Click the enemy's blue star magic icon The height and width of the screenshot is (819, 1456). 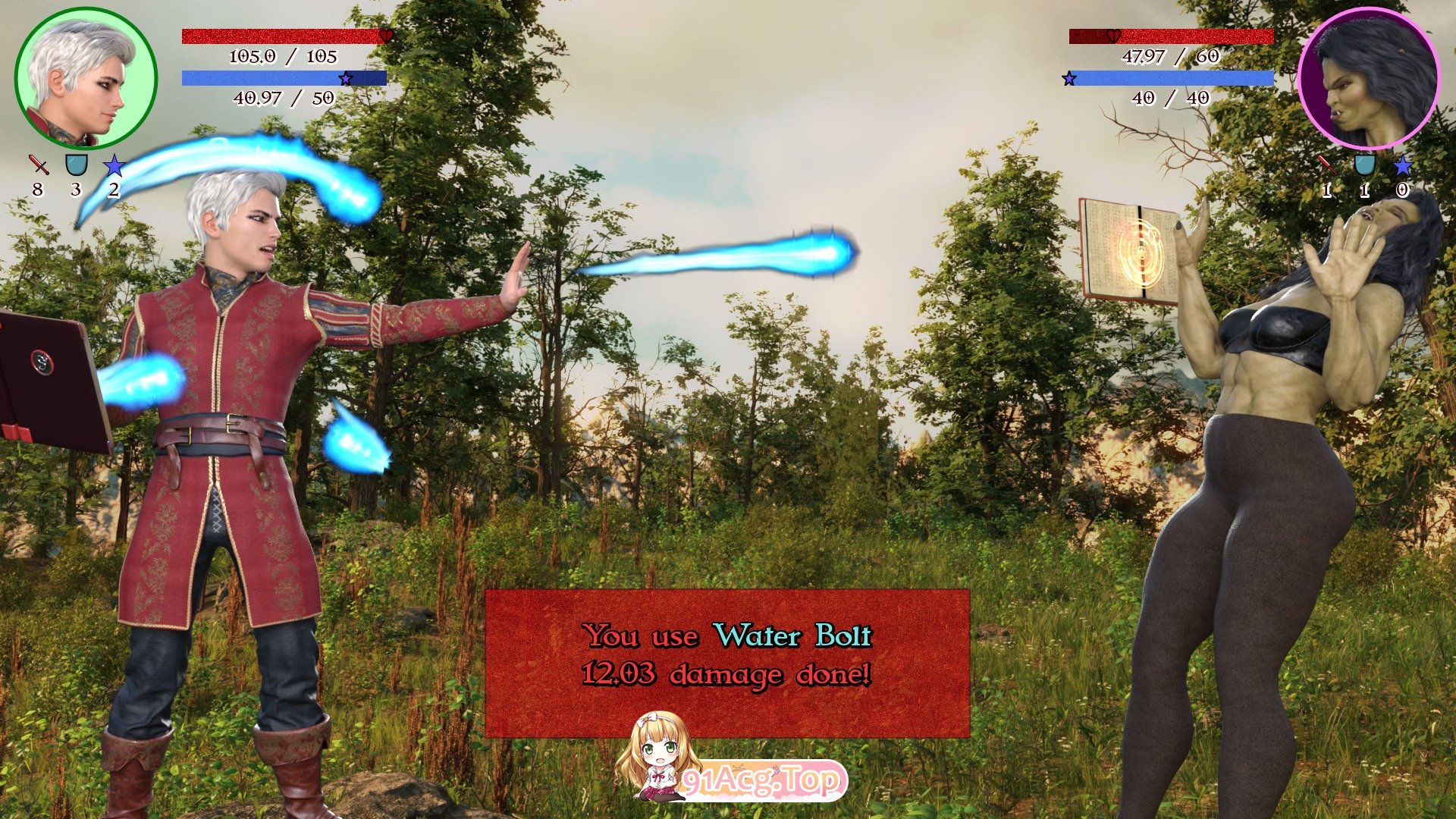1402,165
